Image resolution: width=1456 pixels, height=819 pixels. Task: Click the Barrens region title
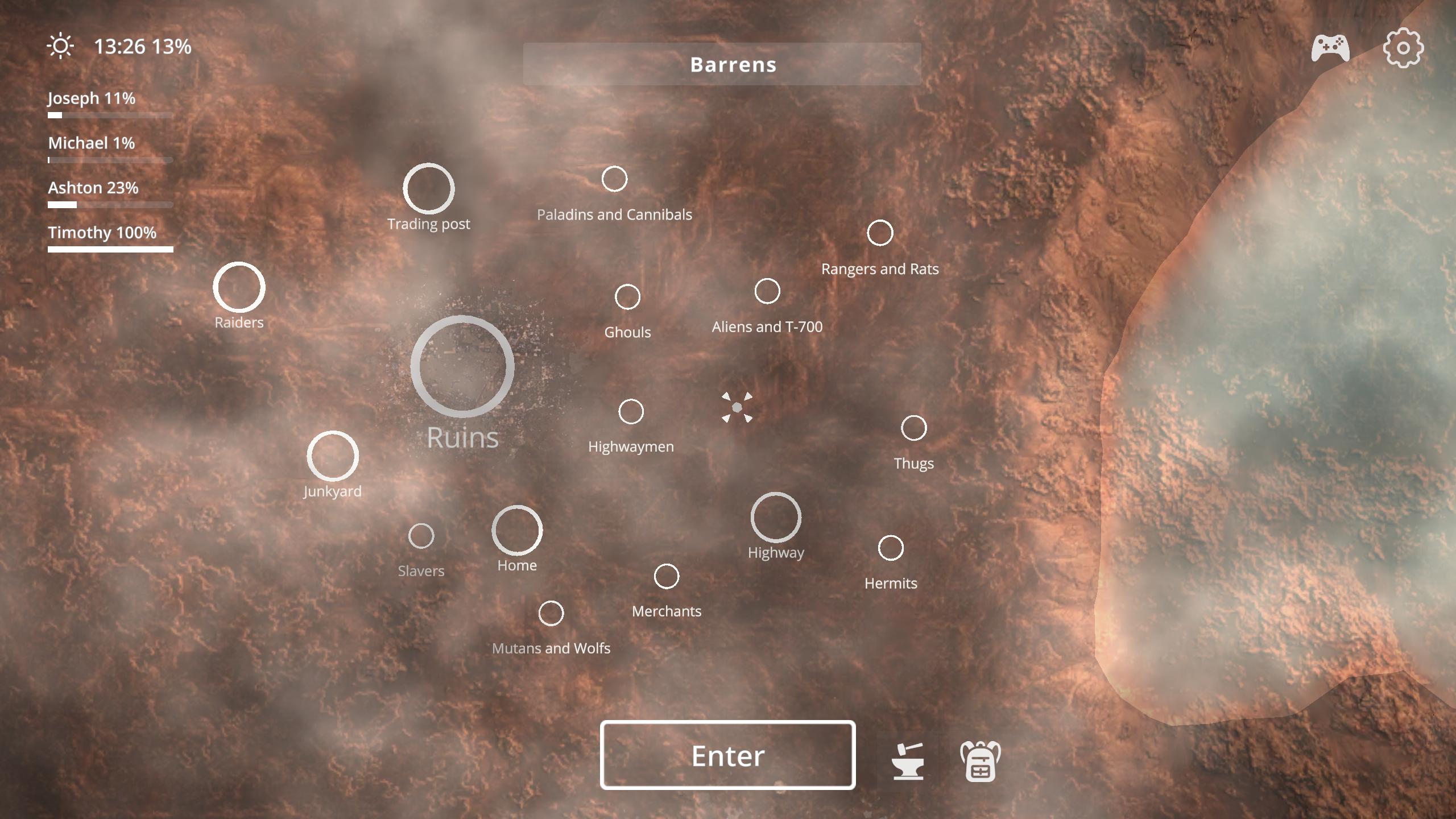pos(733,64)
